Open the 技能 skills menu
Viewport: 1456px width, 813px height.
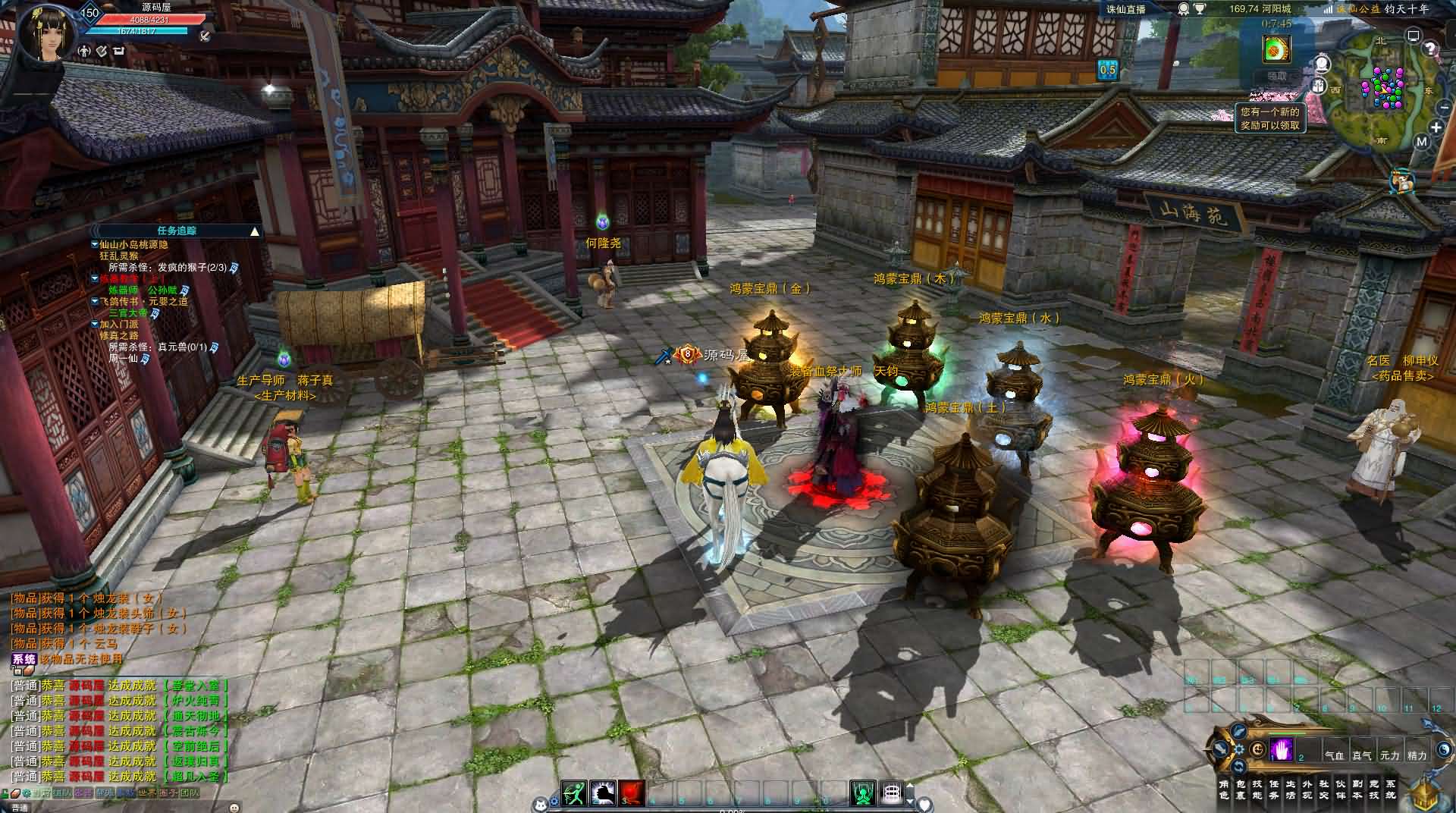tap(1257, 789)
